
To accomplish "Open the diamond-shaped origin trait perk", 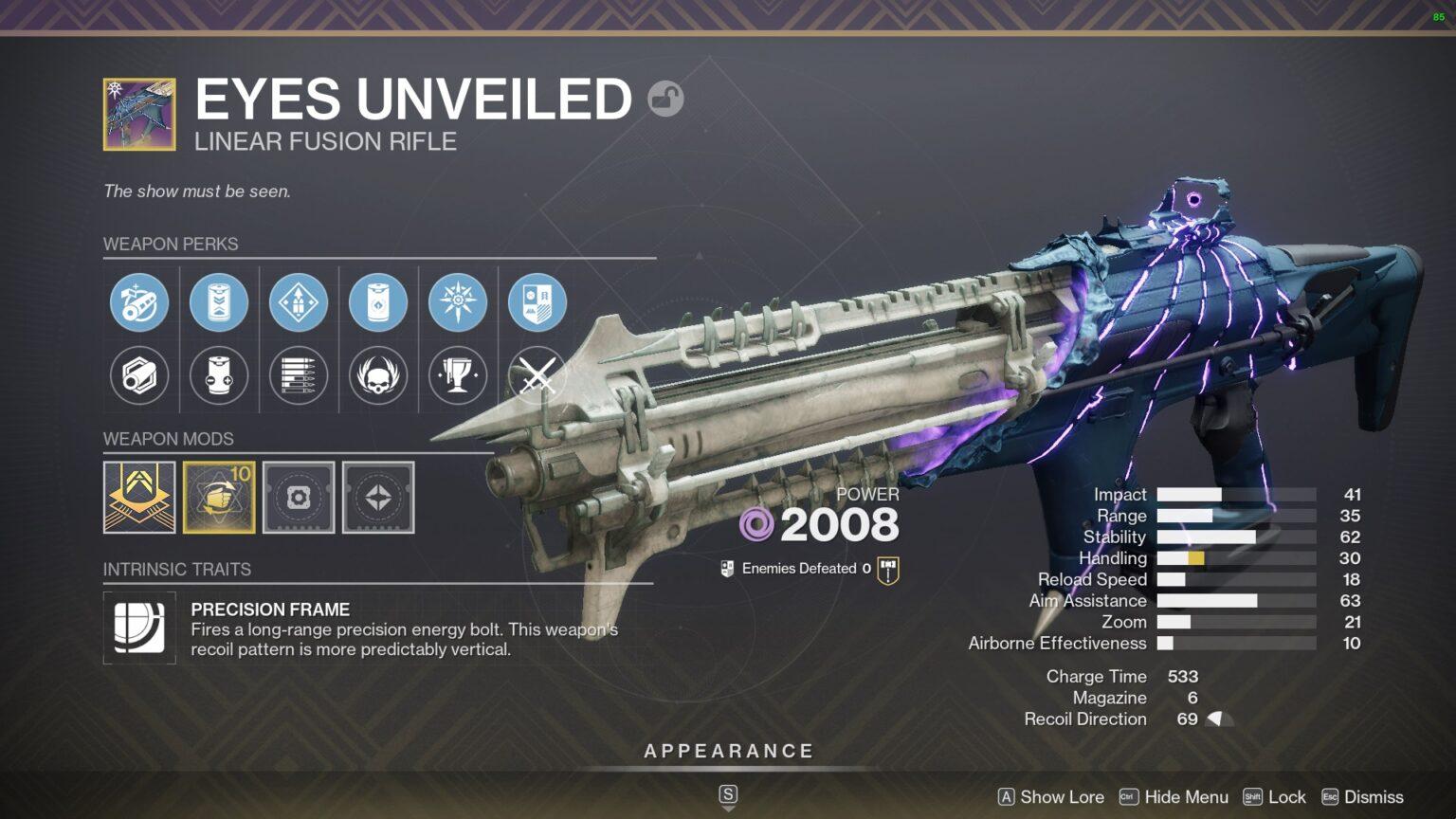I will pyautogui.click(x=299, y=301).
